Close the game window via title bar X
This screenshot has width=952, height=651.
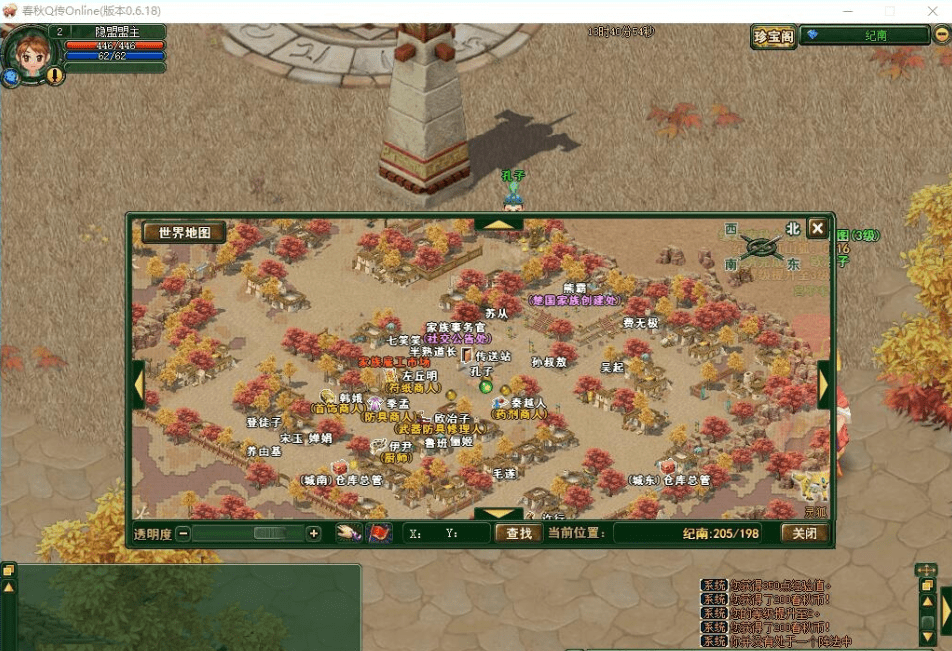pos(932,11)
